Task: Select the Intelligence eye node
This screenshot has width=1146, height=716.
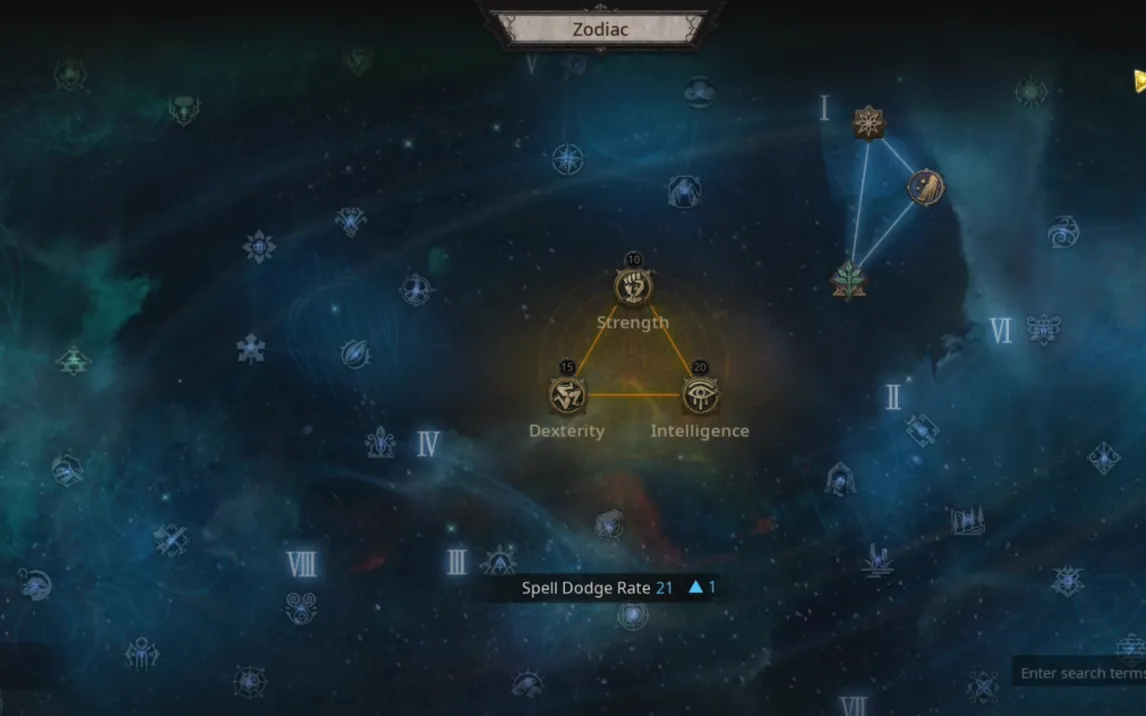Action: pos(699,395)
